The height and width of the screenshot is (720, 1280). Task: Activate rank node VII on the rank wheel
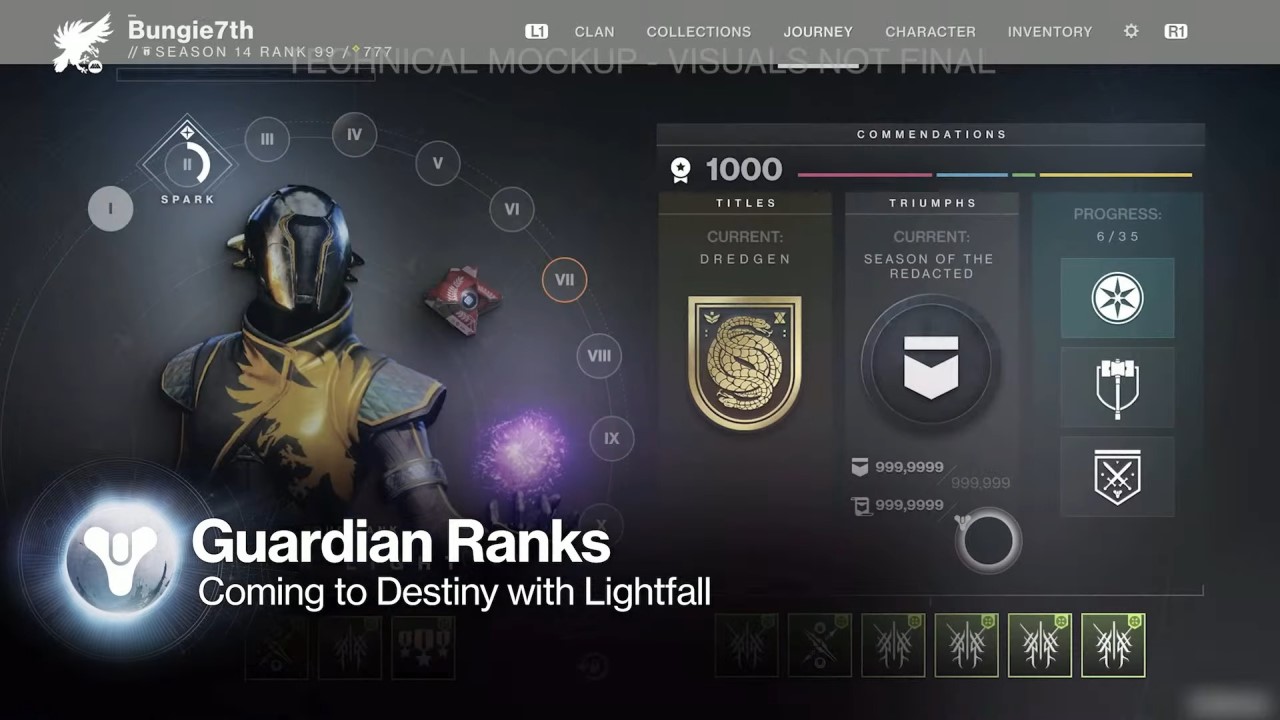coord(564,281)
